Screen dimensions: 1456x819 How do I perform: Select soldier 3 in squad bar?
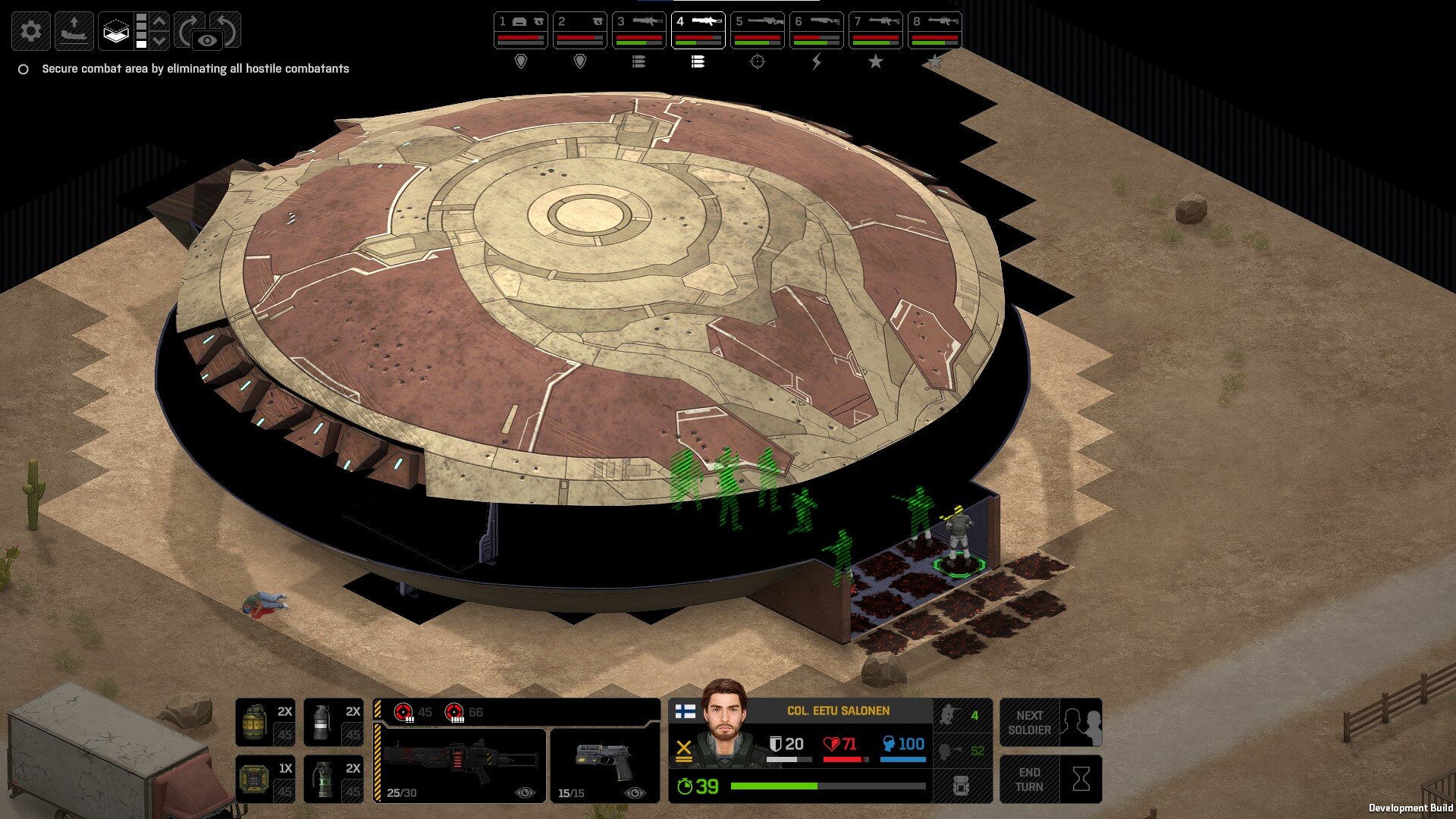[639, 30]
